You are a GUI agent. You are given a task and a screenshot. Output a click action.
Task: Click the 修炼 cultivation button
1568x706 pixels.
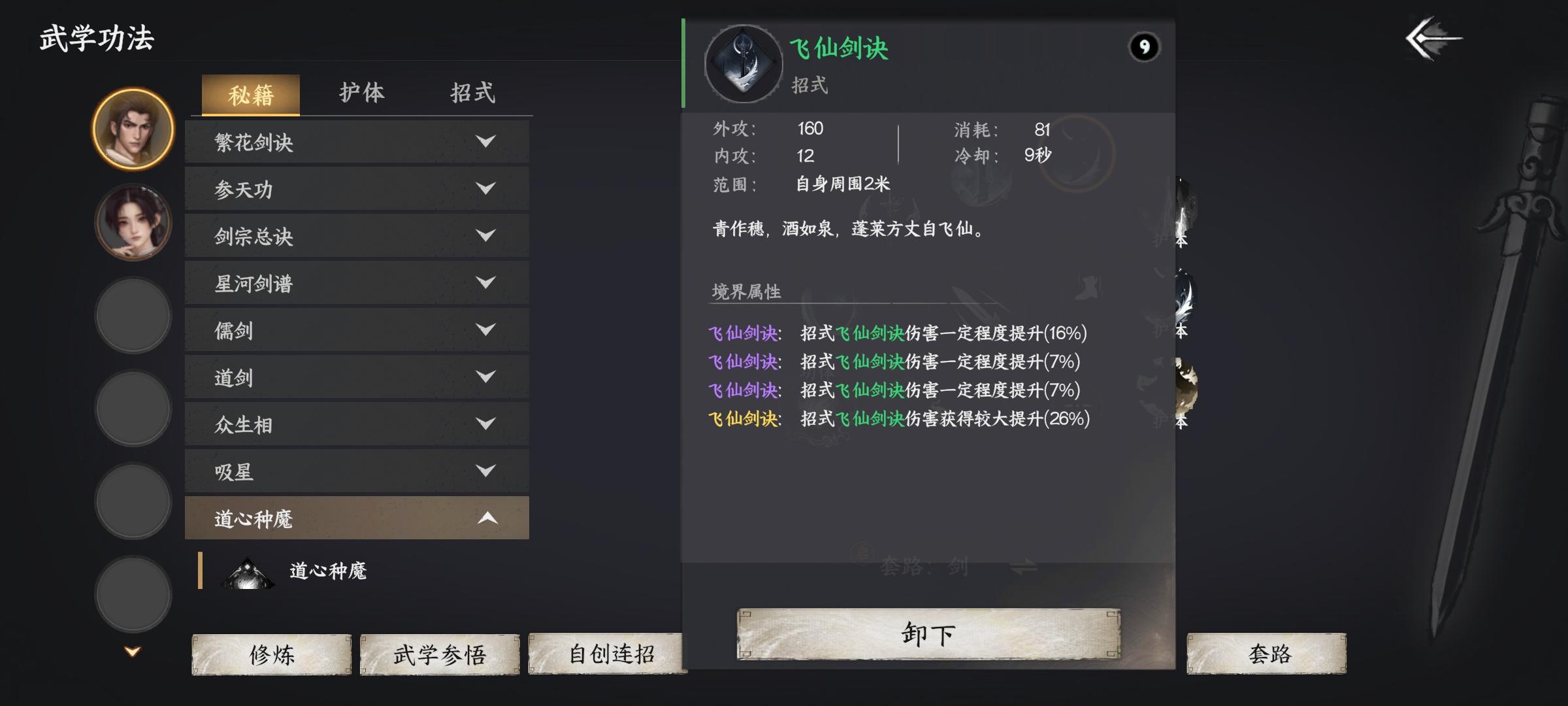pos(272,654)
